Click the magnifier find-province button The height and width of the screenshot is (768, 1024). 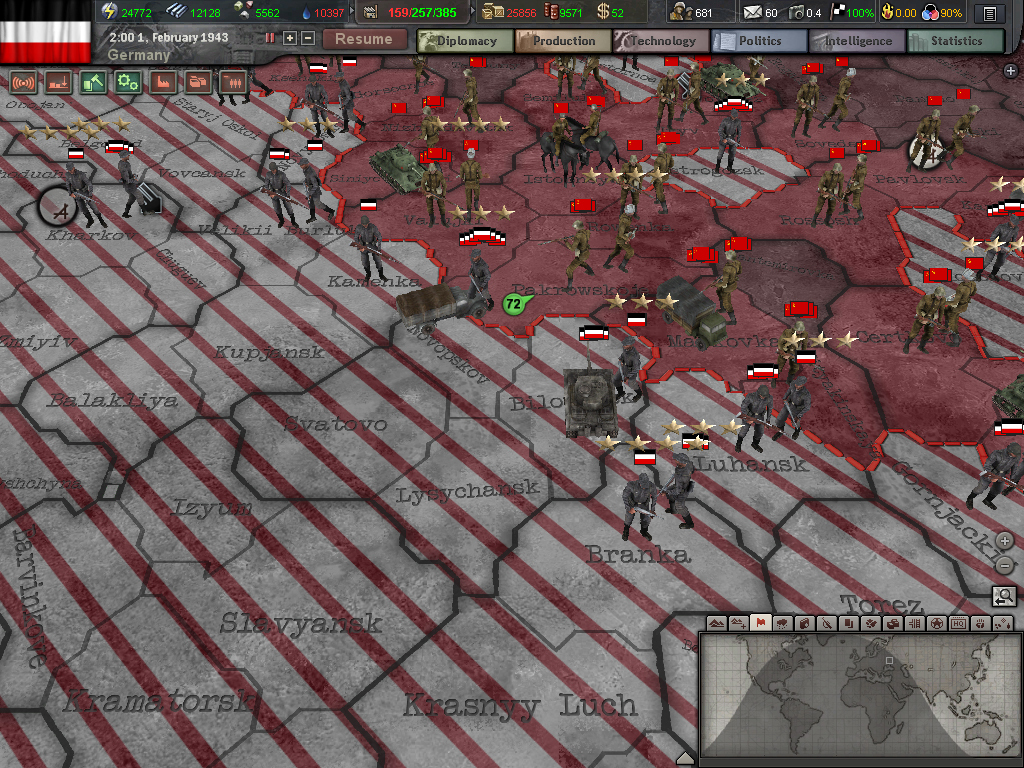click(x=1004, y=597)
